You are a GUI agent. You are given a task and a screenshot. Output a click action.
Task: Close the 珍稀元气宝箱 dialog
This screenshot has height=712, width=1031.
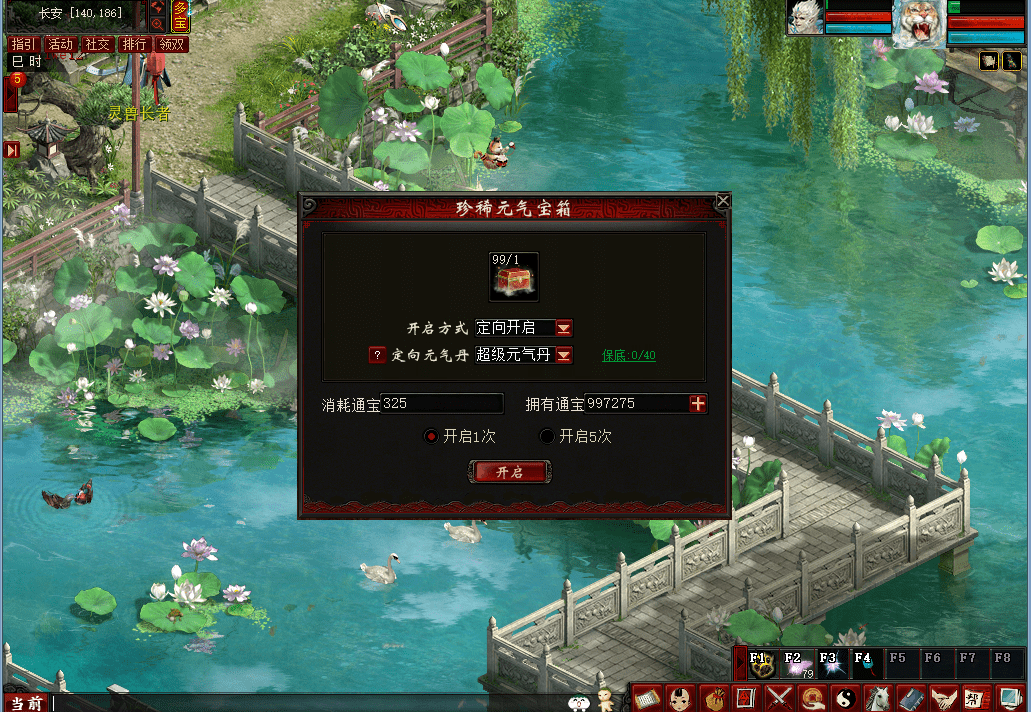pyautogui.click(x=723, y=201)
